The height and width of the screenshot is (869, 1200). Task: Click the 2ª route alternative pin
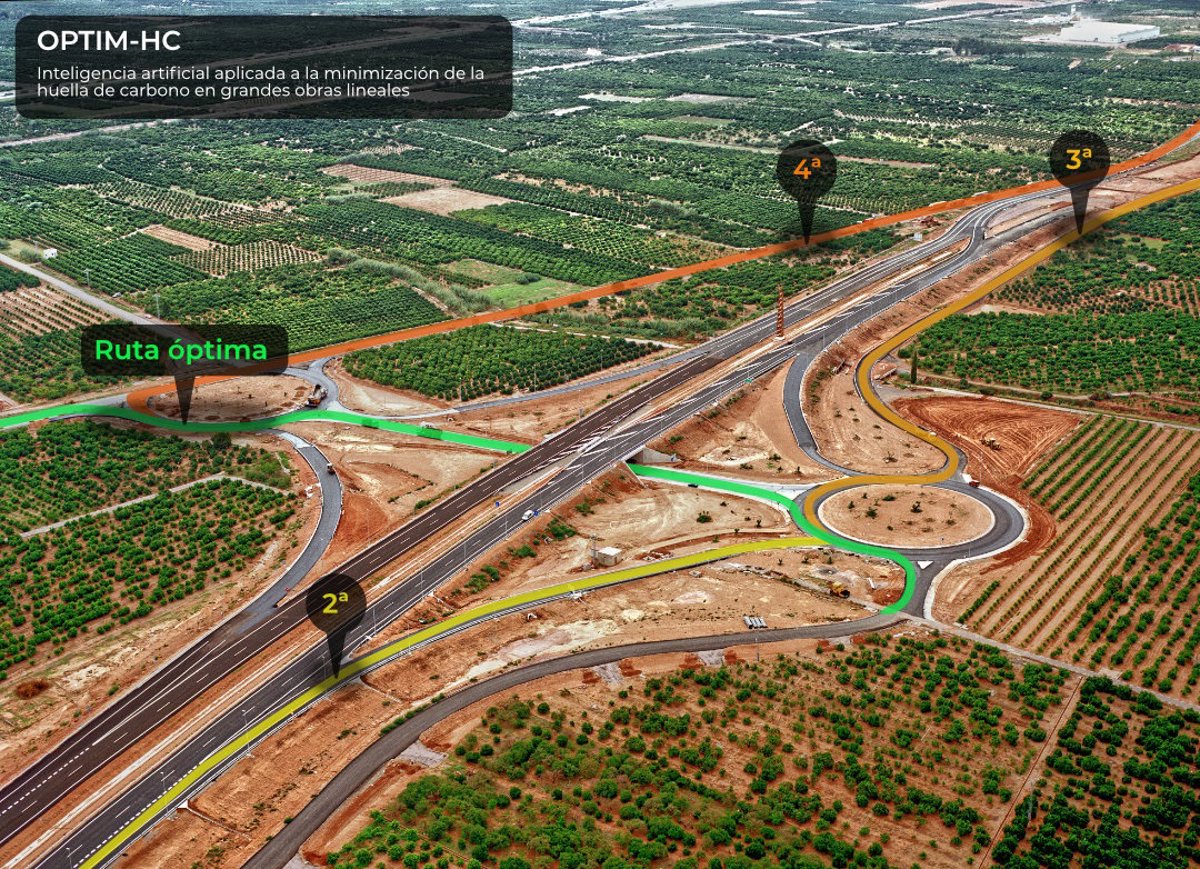tap(336, 604)
